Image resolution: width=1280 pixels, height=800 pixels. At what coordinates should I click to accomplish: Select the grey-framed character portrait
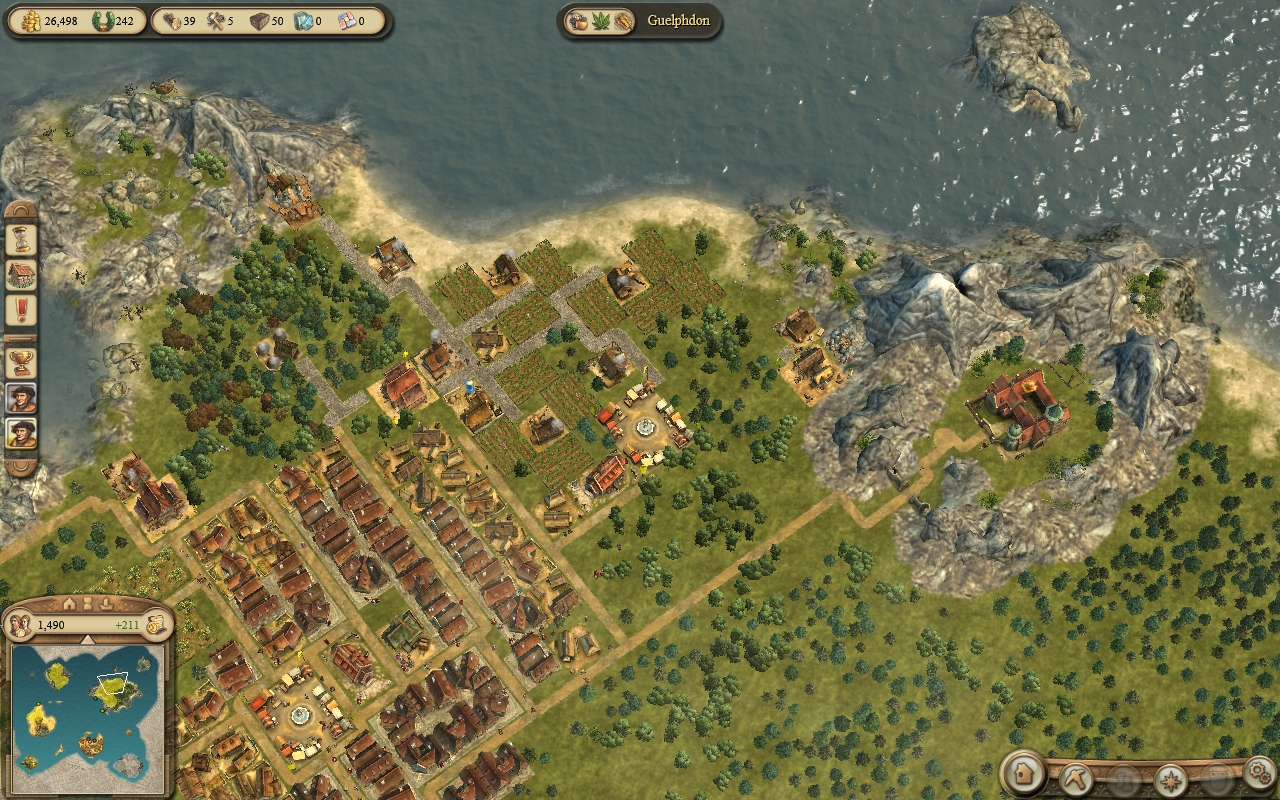[x=22, y=397]
